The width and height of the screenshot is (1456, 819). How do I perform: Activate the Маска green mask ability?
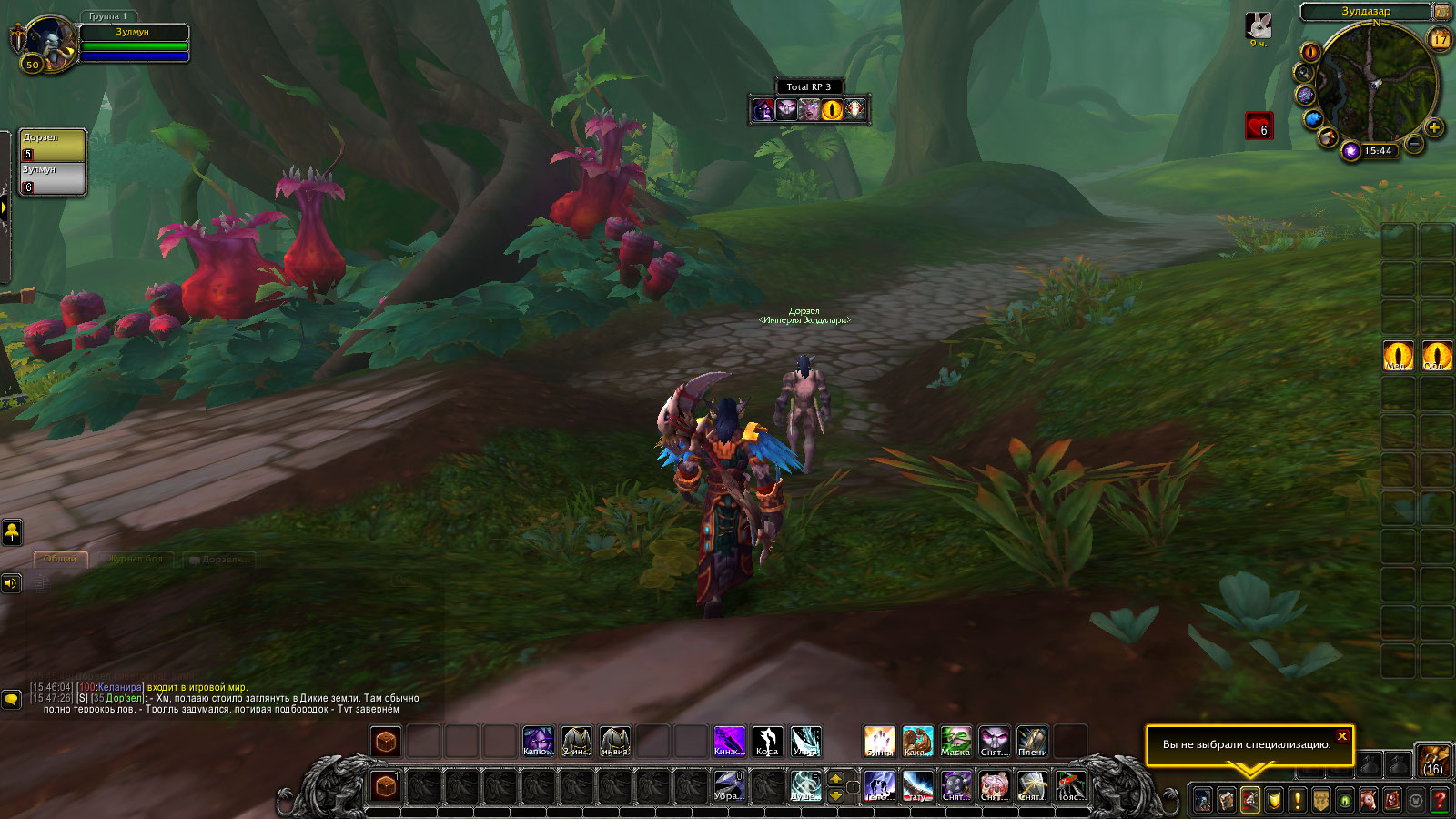tap(955, 742)
